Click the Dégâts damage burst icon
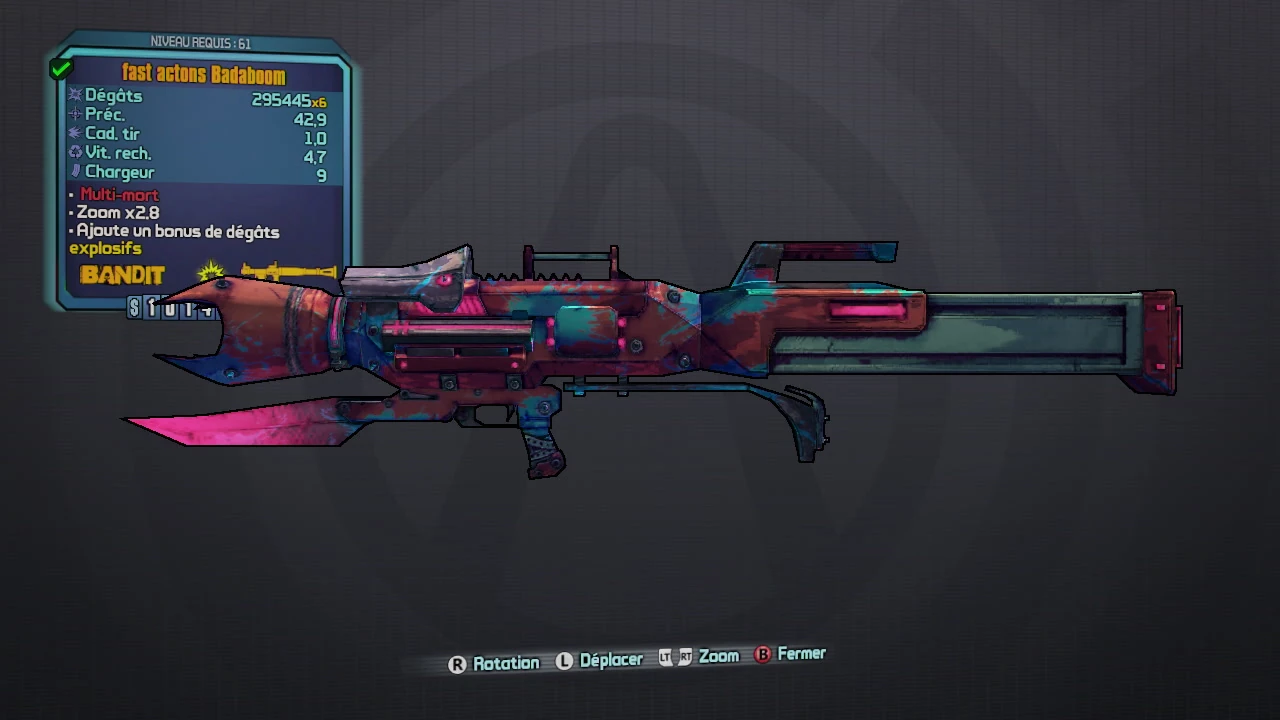The height and width of the screenshot is (720, 1280). (x=75, y=94)
